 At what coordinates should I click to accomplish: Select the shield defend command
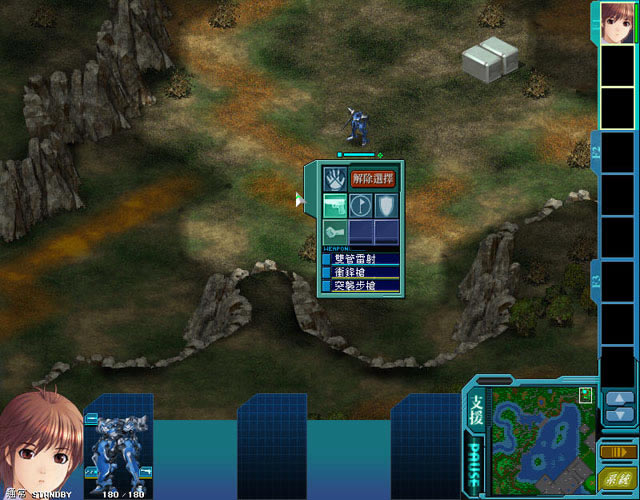coord(386,207)
